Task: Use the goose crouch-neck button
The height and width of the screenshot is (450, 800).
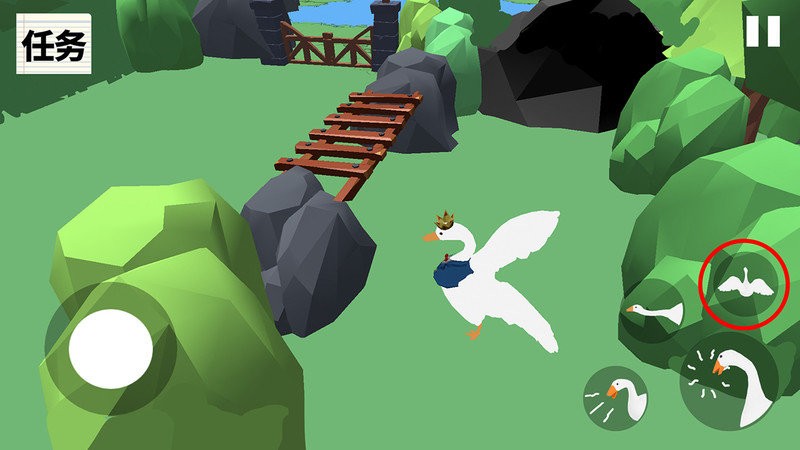Action: coord(654,312)
